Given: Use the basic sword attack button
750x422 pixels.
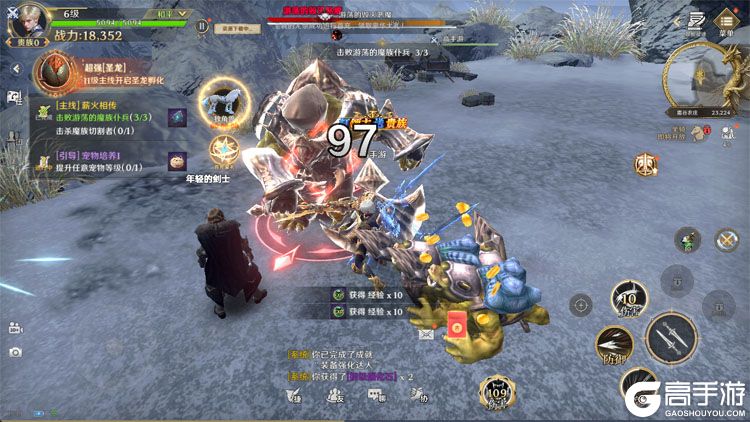Looking at the screenshot, I should [671, 339].
